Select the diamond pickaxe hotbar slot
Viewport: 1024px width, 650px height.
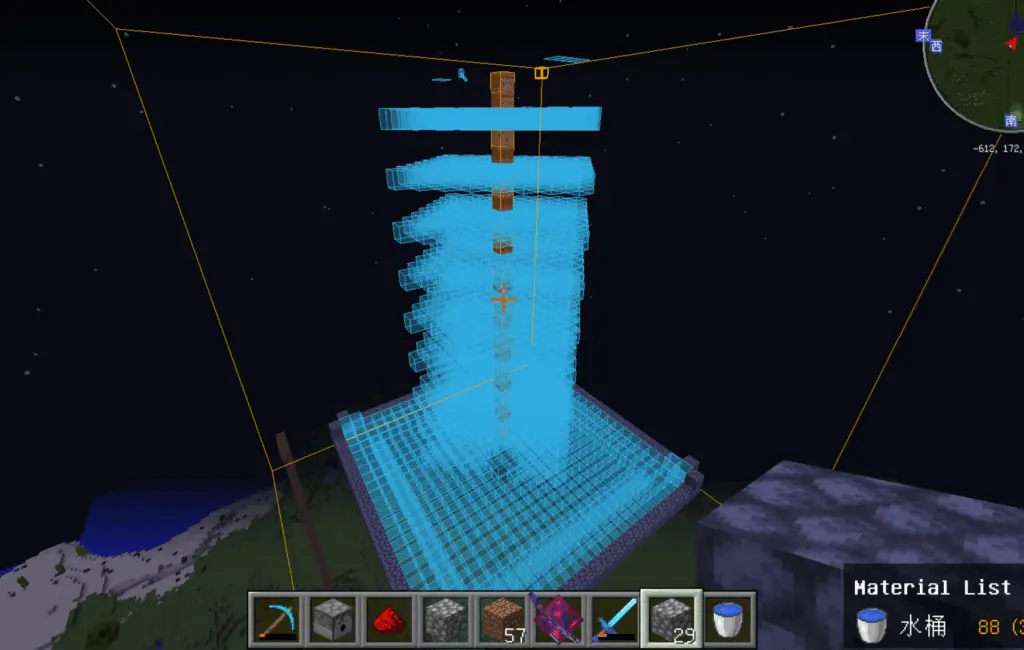(273, 619)
